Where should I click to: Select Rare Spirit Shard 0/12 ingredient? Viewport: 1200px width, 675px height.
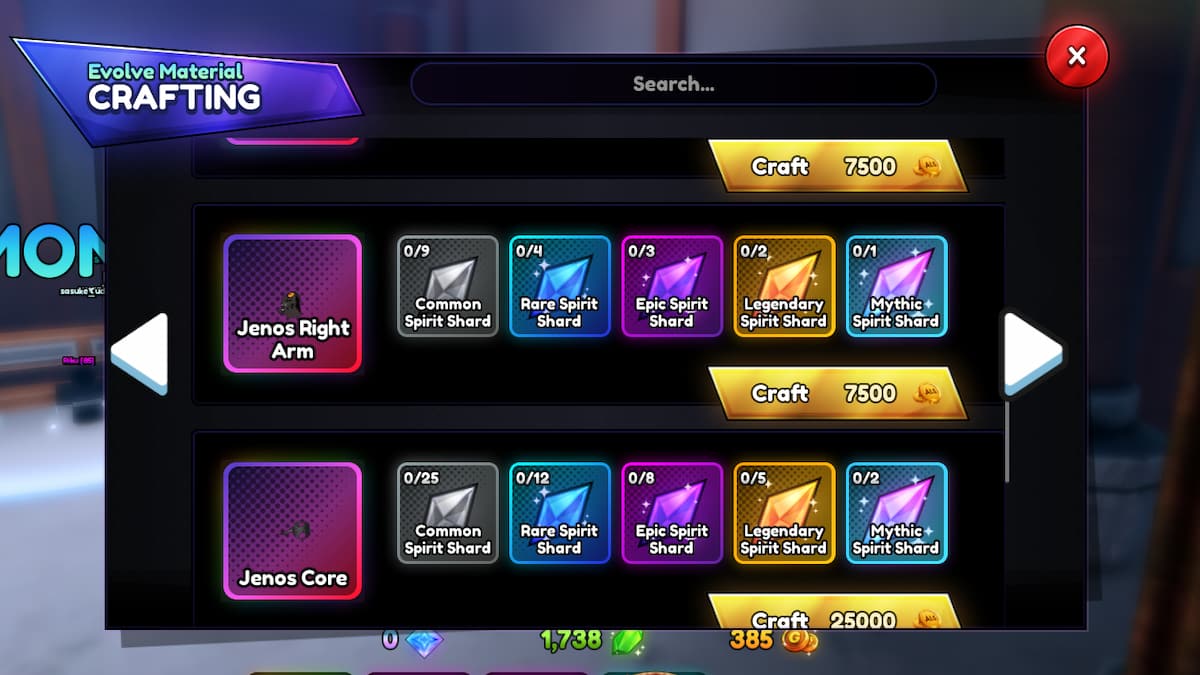coord(560,513)
